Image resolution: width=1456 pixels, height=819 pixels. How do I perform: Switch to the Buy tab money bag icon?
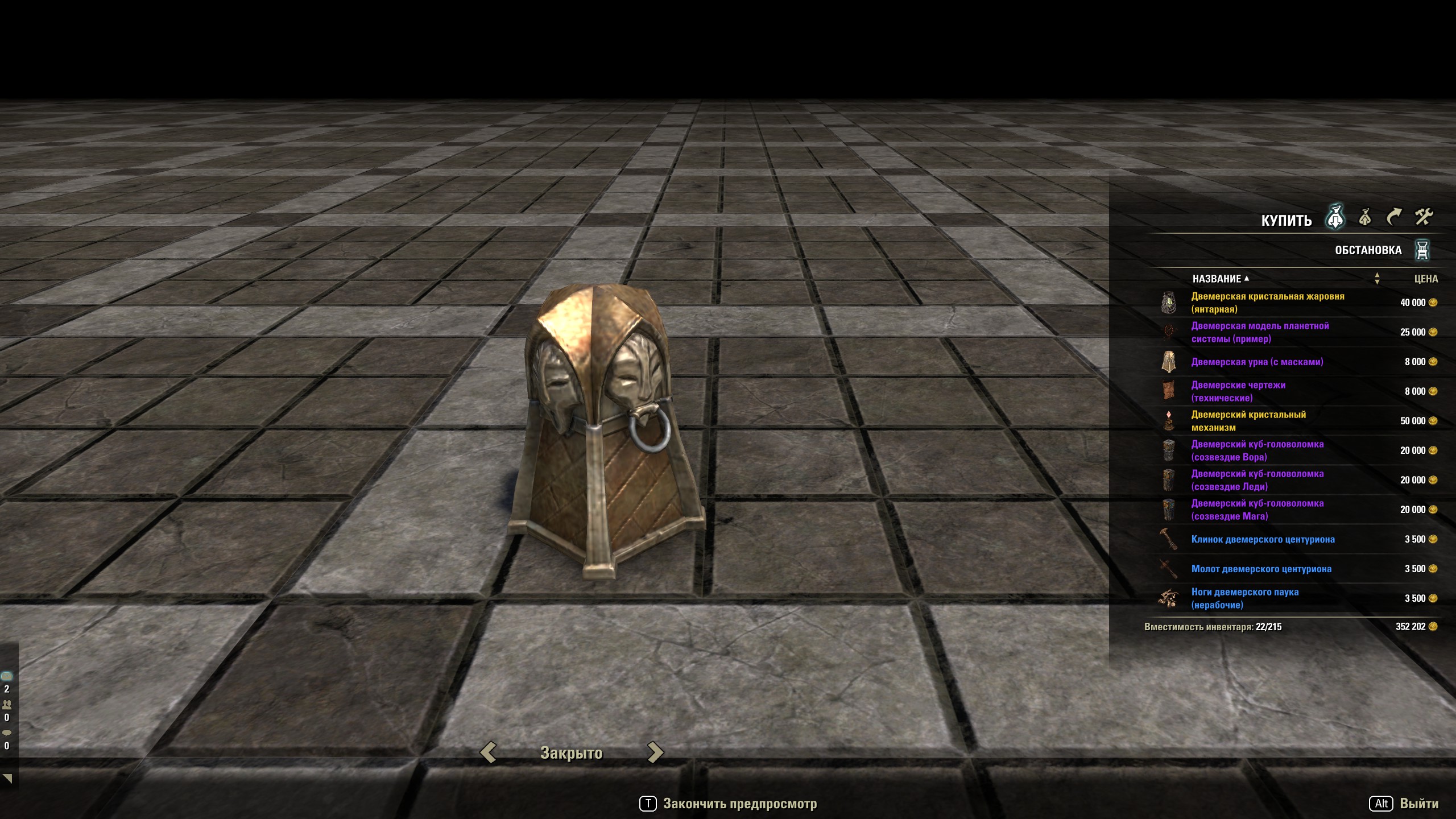[x=1335, y=217]
